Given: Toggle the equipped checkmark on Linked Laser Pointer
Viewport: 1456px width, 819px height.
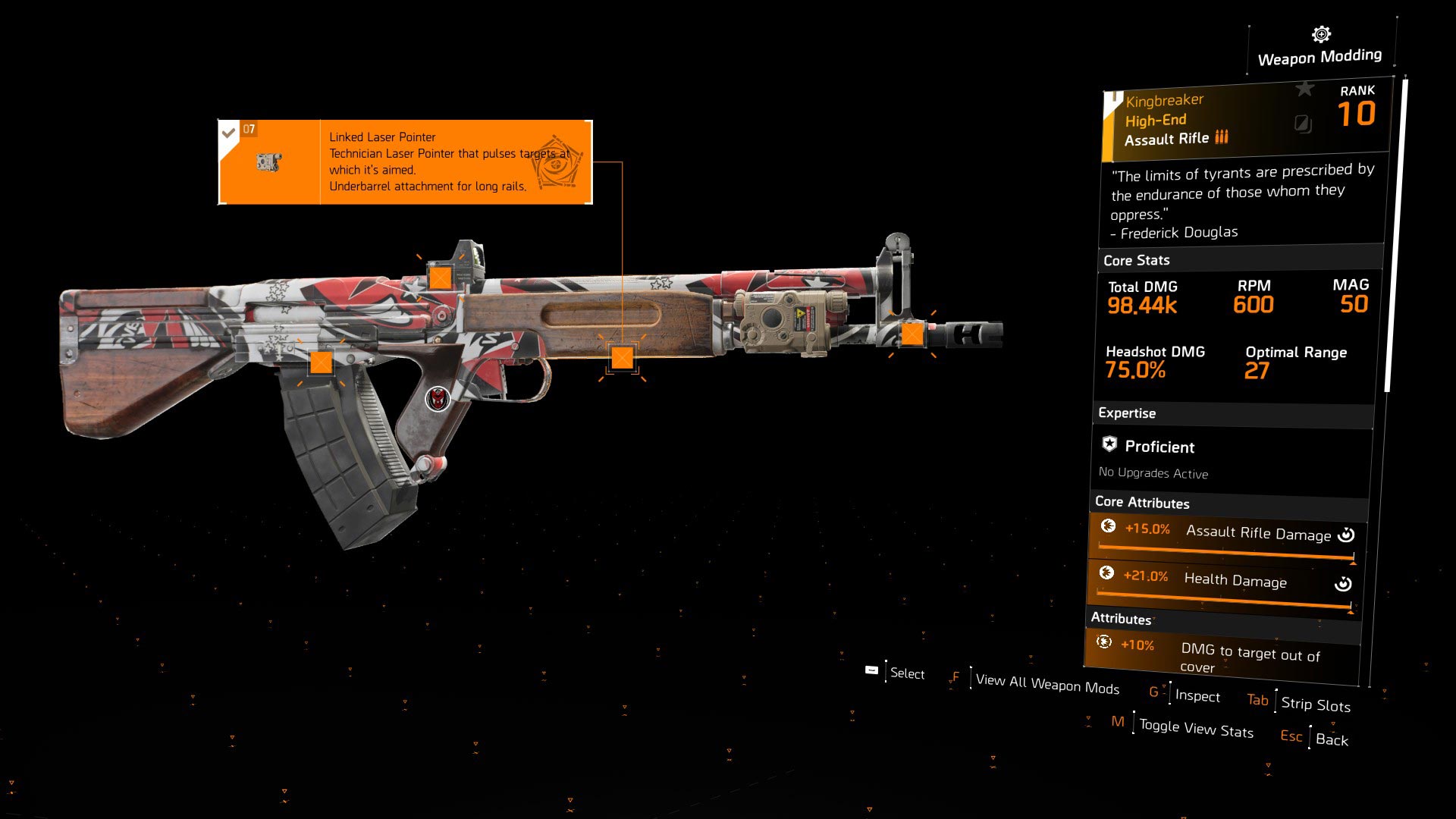Looking at the screenshot, I should (229, 131).
